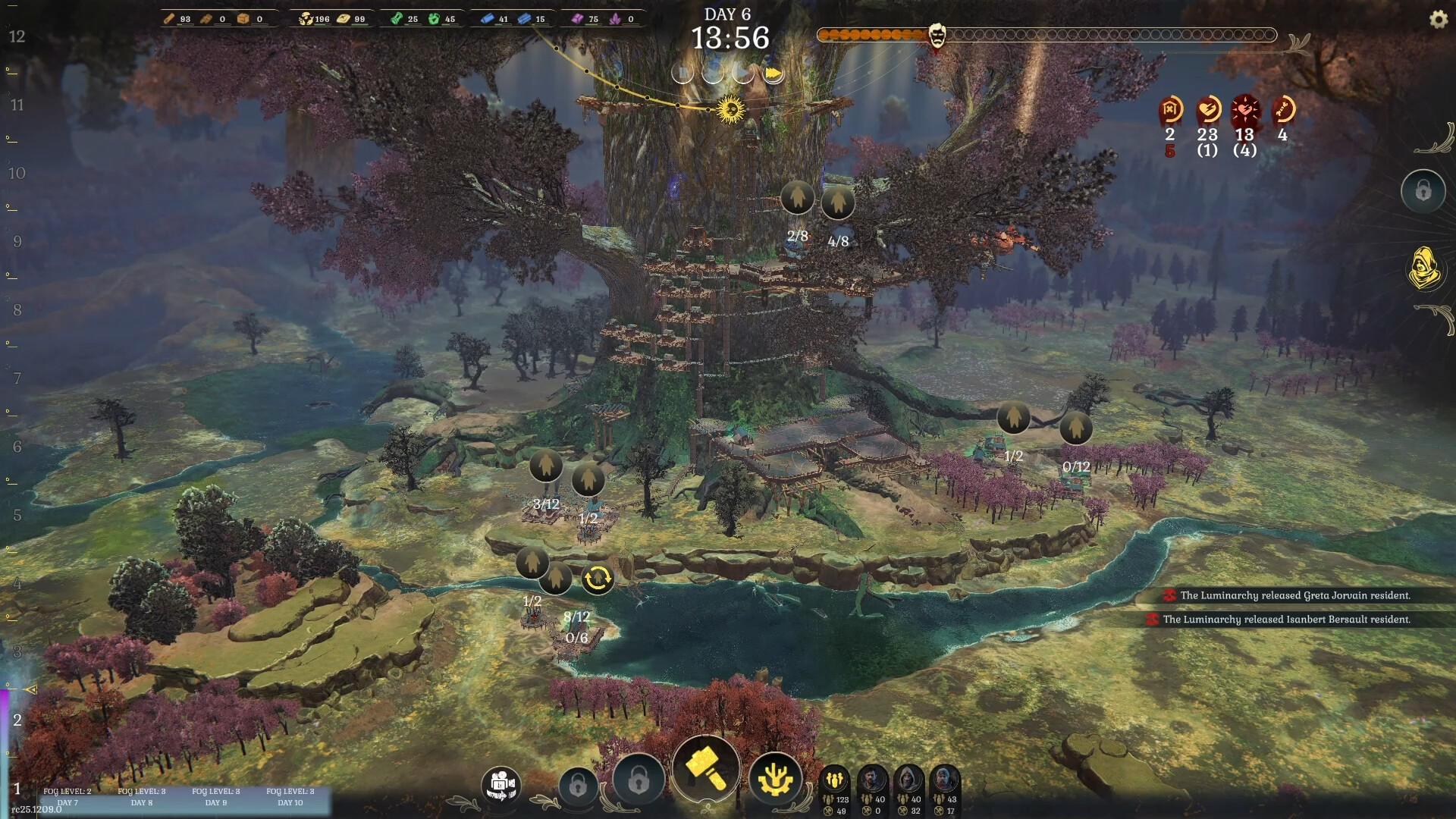
Task: Select the bearded dark-haired leader portrait
Action: click(872, 780)
